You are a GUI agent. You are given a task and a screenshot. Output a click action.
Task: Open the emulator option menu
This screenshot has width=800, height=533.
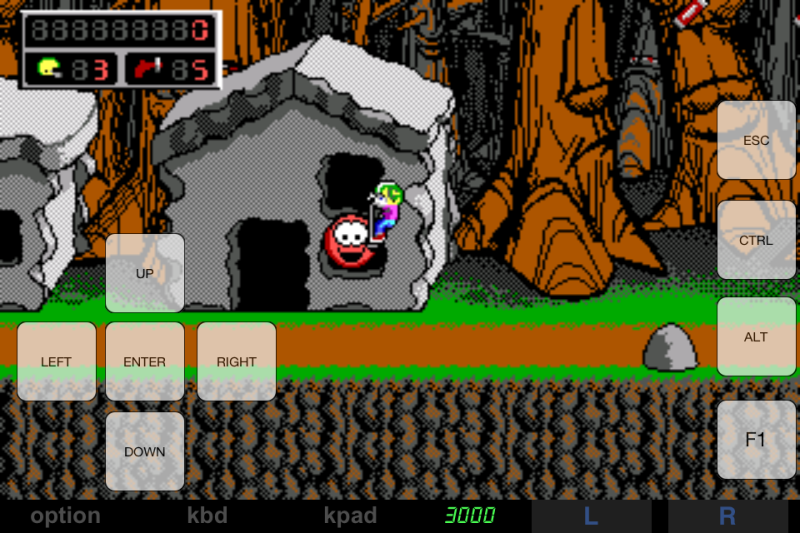pyautogui.click(x=65, y=516)
